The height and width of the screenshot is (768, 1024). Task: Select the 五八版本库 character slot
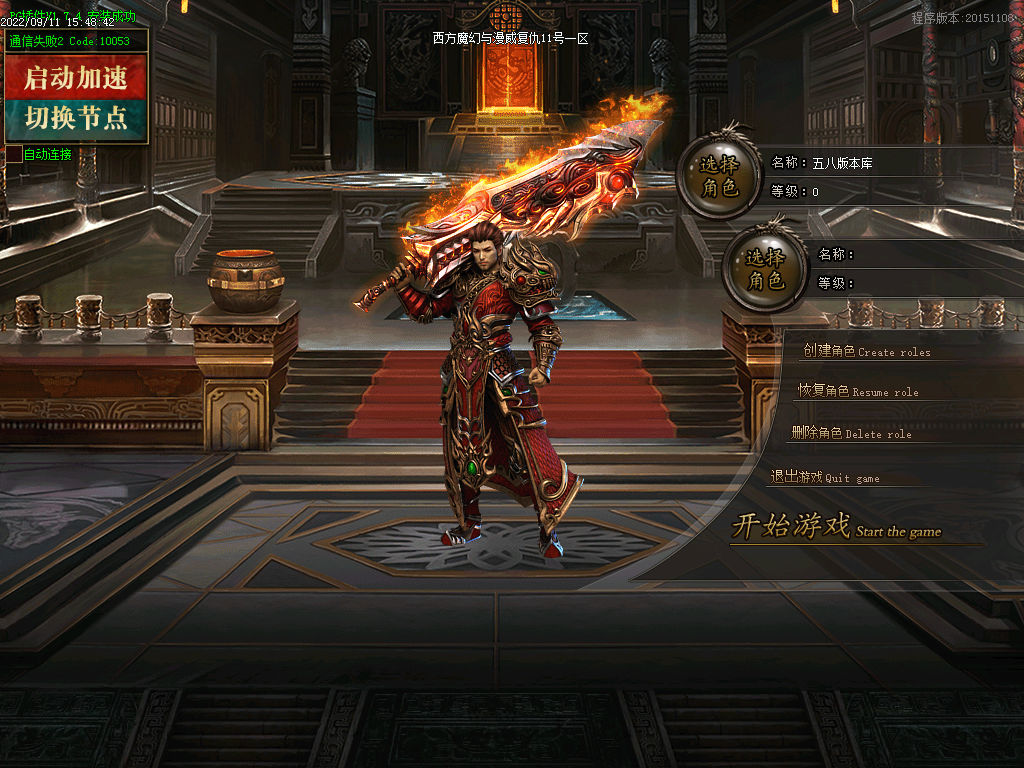point(718,176)
